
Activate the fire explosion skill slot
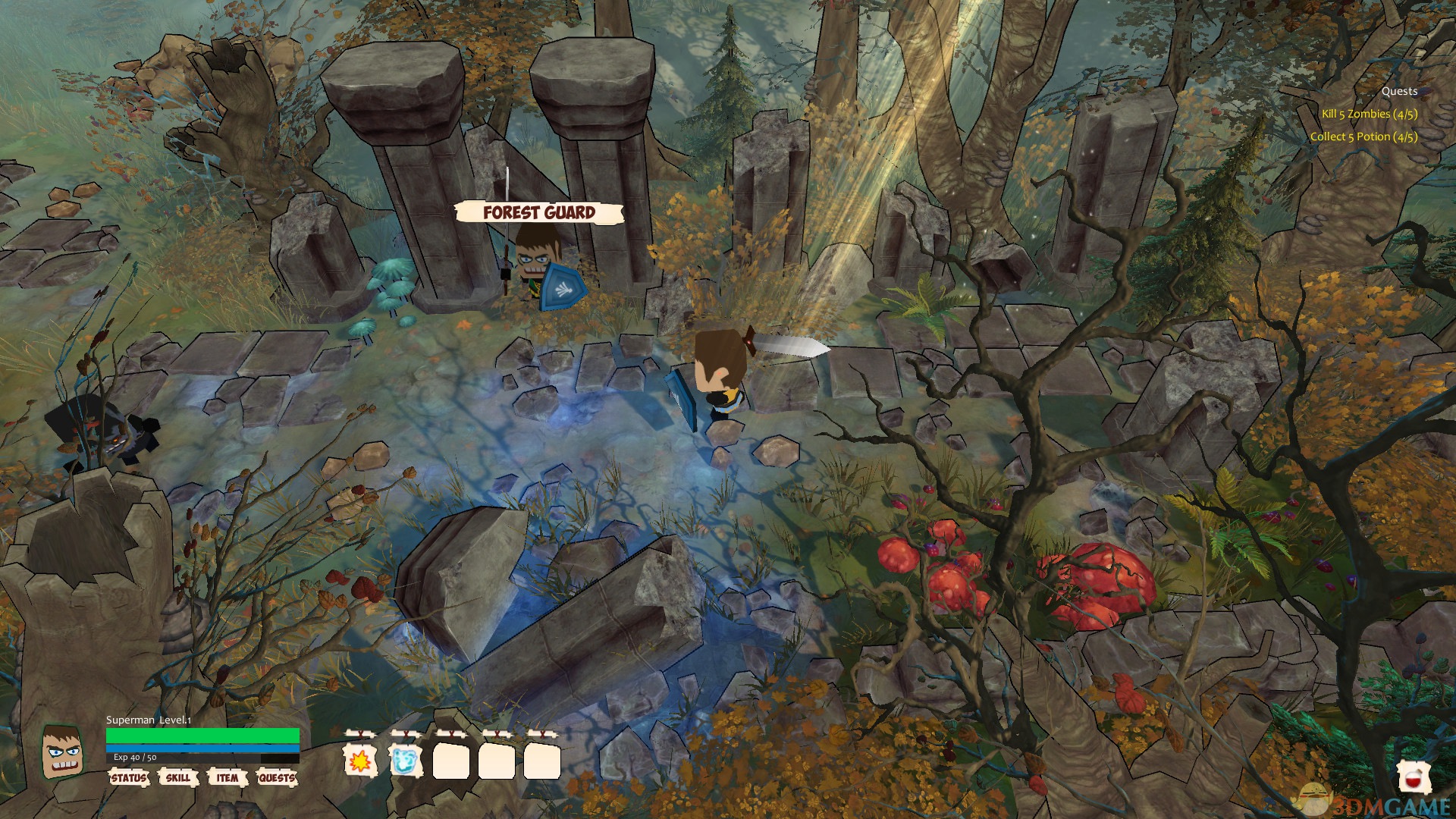(360, 760)
